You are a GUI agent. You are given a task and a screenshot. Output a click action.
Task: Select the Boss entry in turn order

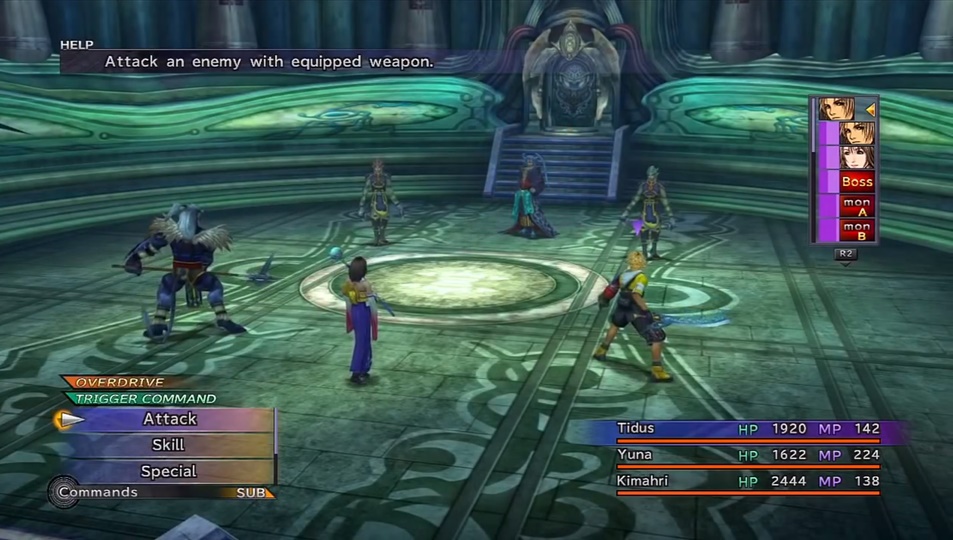pos(857,182)
